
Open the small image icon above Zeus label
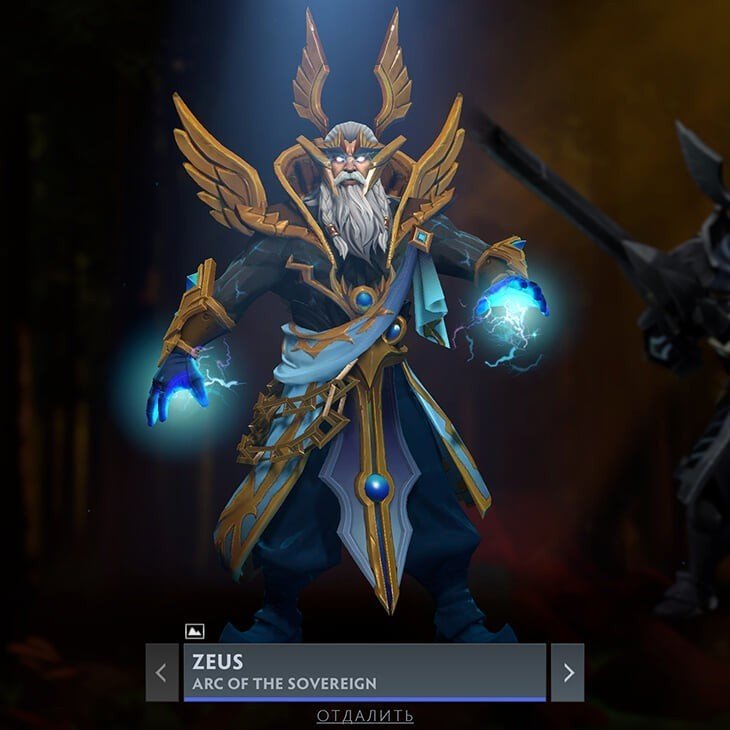pos(195,631)
